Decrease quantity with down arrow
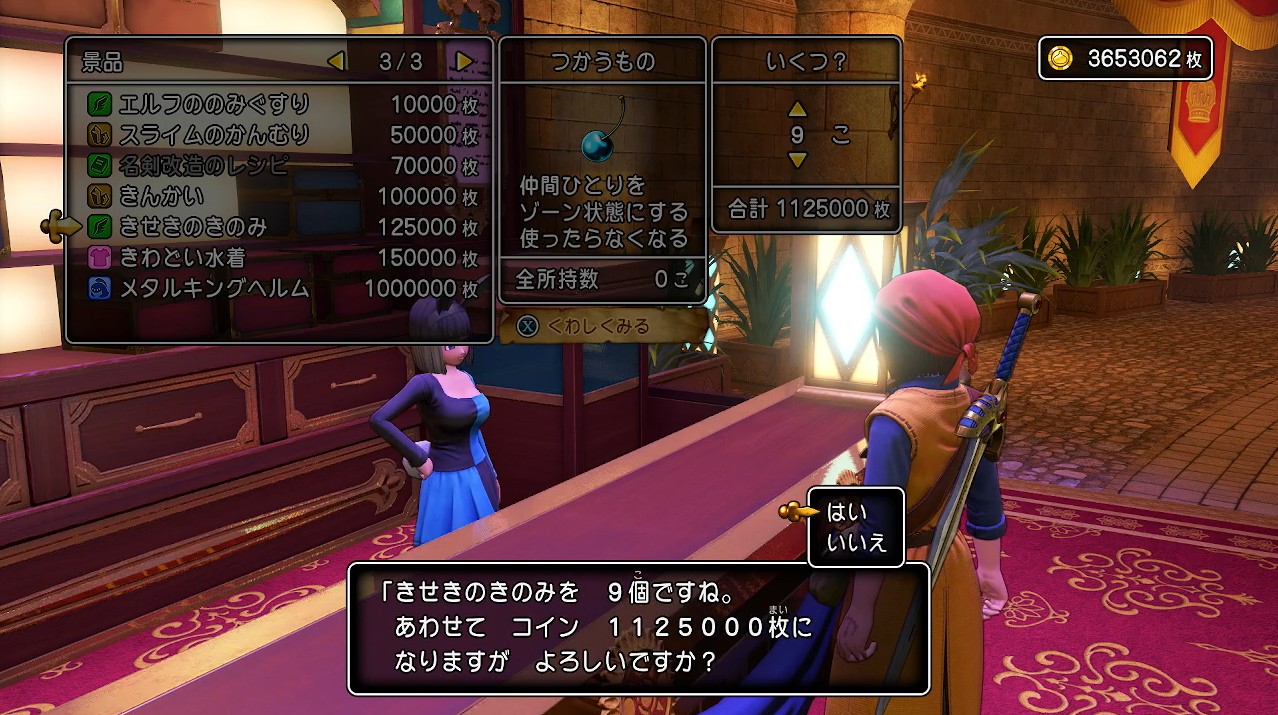 coord(797,160)
